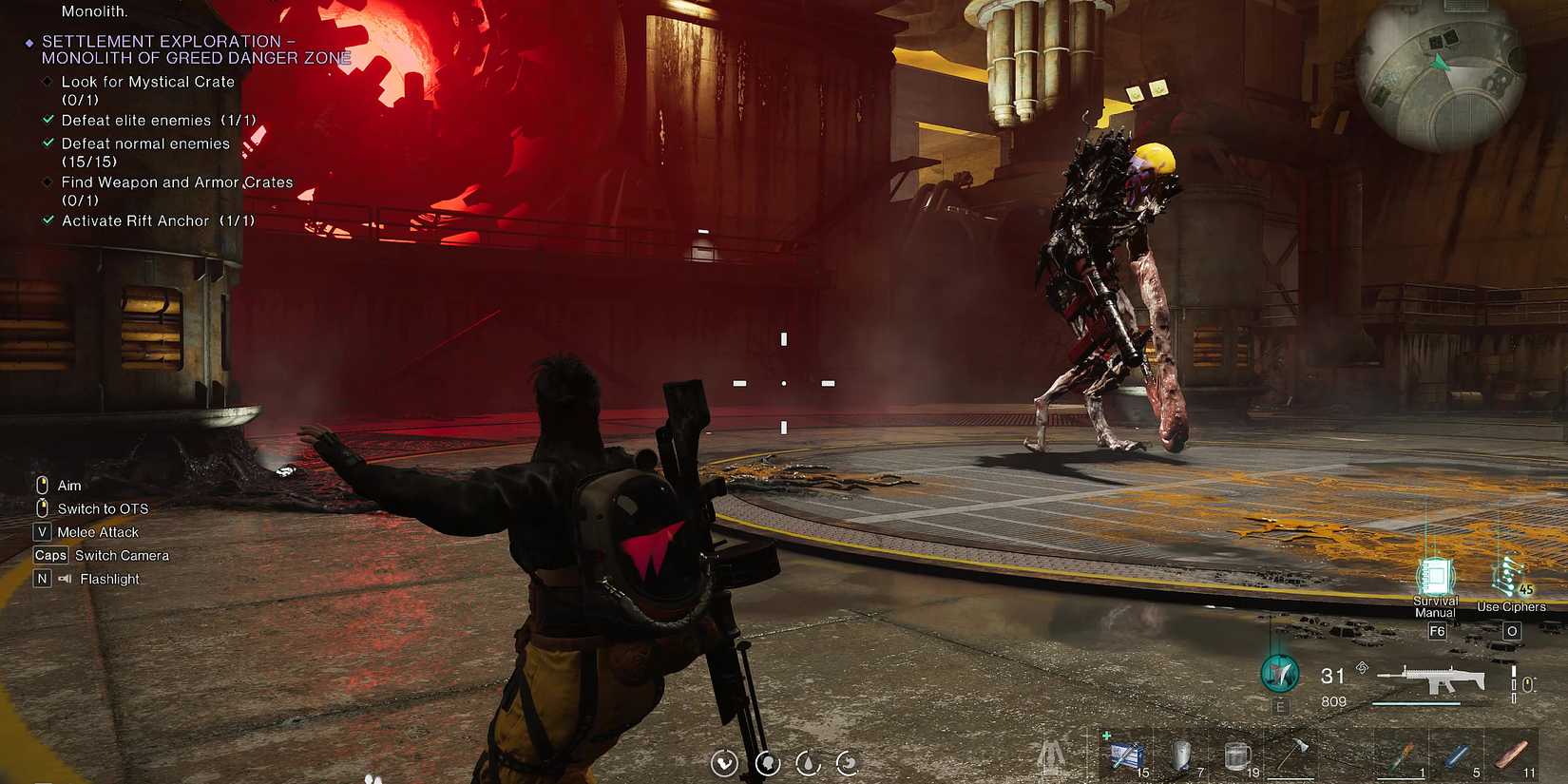Select the cooked meat hotbar item
Screen dimensions: 1568x784
1512,752
